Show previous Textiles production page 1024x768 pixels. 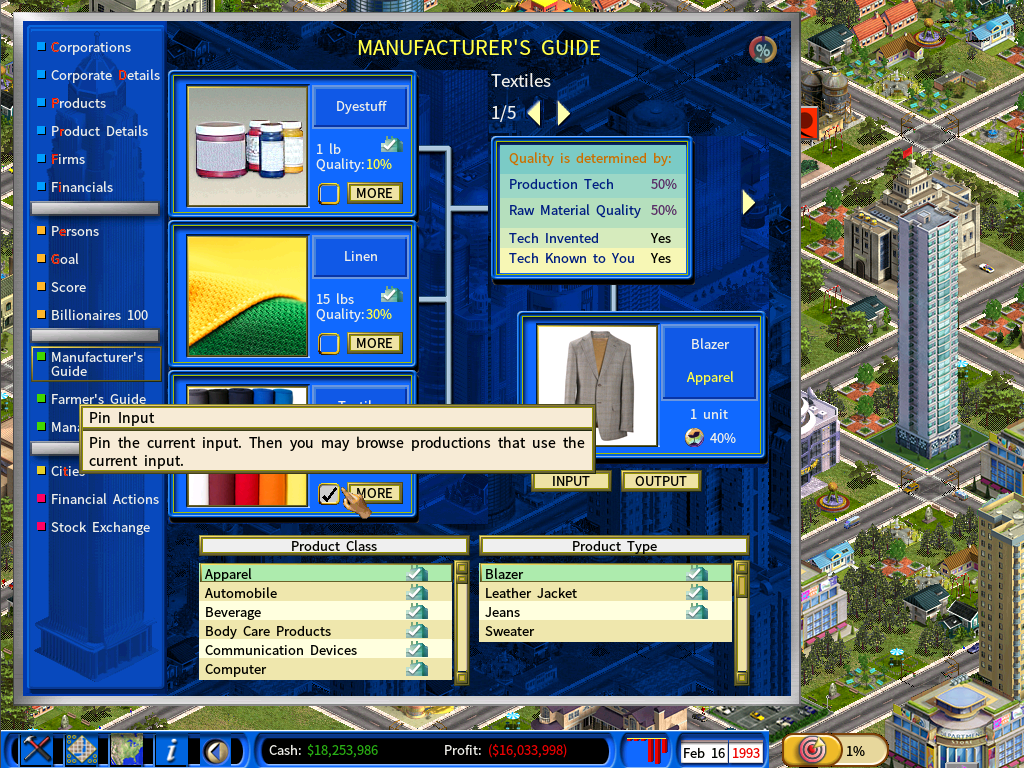click(x=534, y=113)
